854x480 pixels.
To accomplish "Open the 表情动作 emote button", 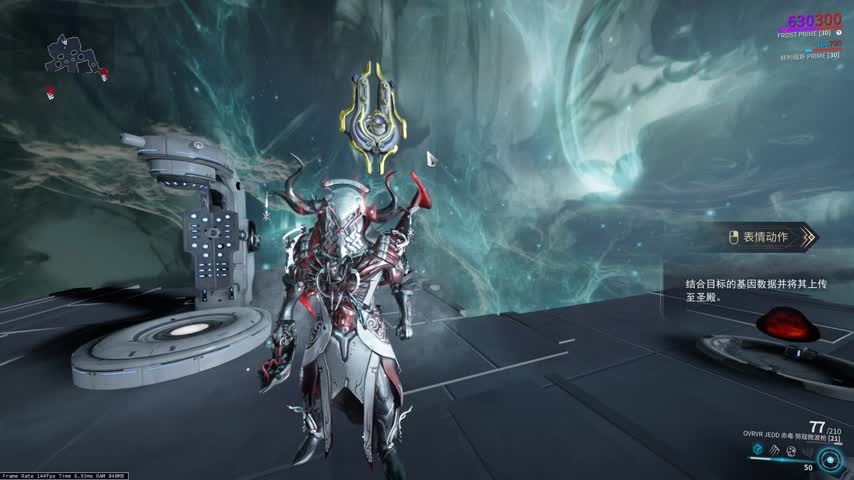I will click(x=768, y=237).
